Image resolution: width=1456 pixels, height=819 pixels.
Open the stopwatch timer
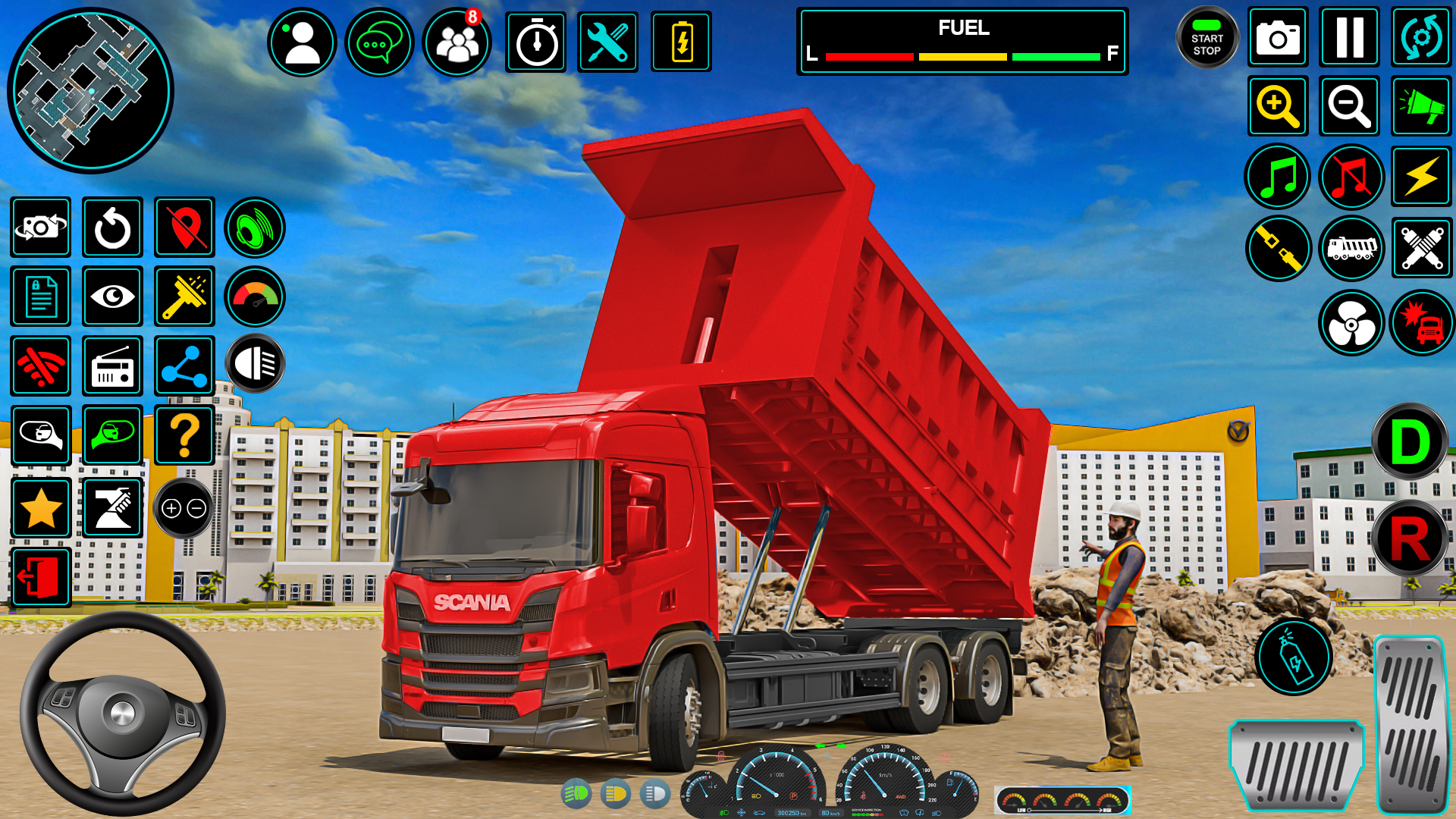[537, 42]
